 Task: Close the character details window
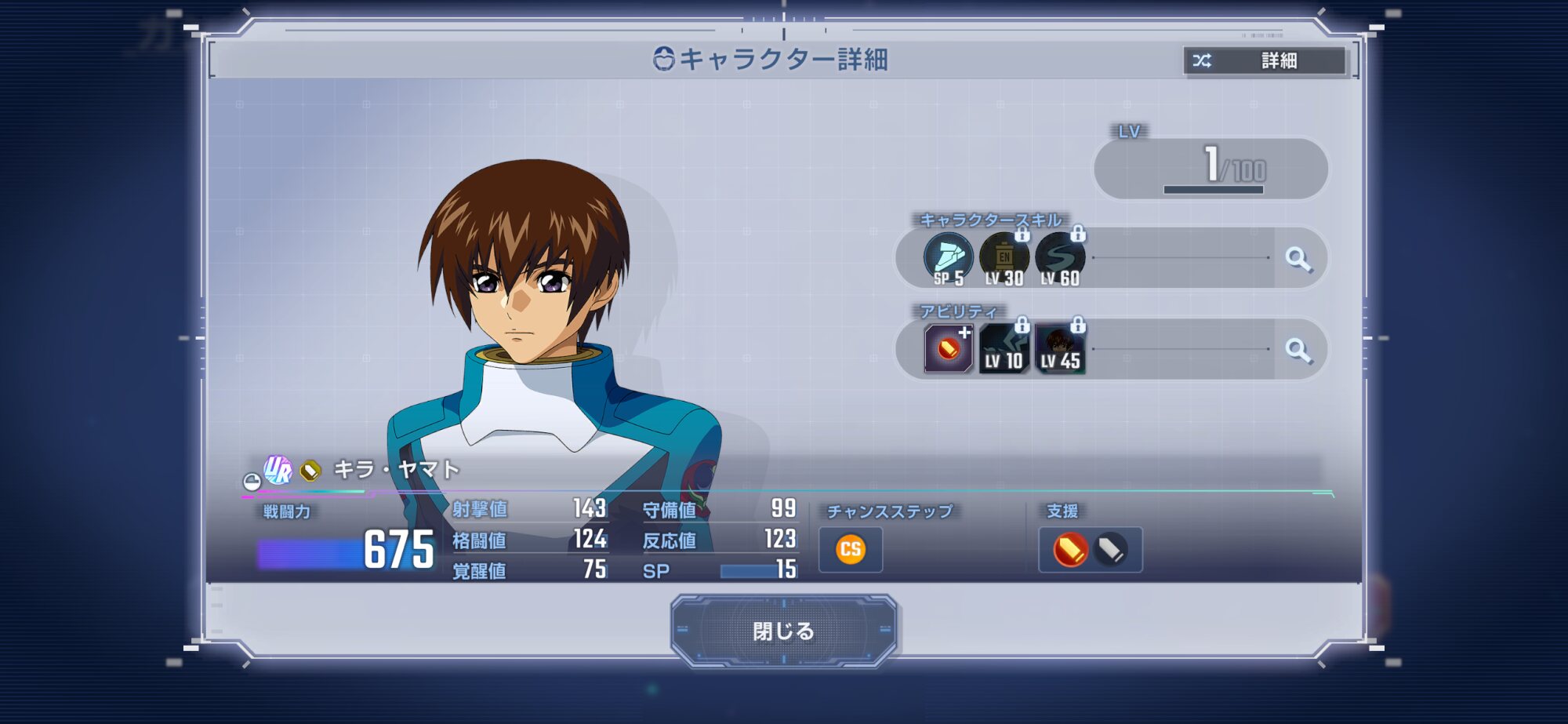[783, 631]
